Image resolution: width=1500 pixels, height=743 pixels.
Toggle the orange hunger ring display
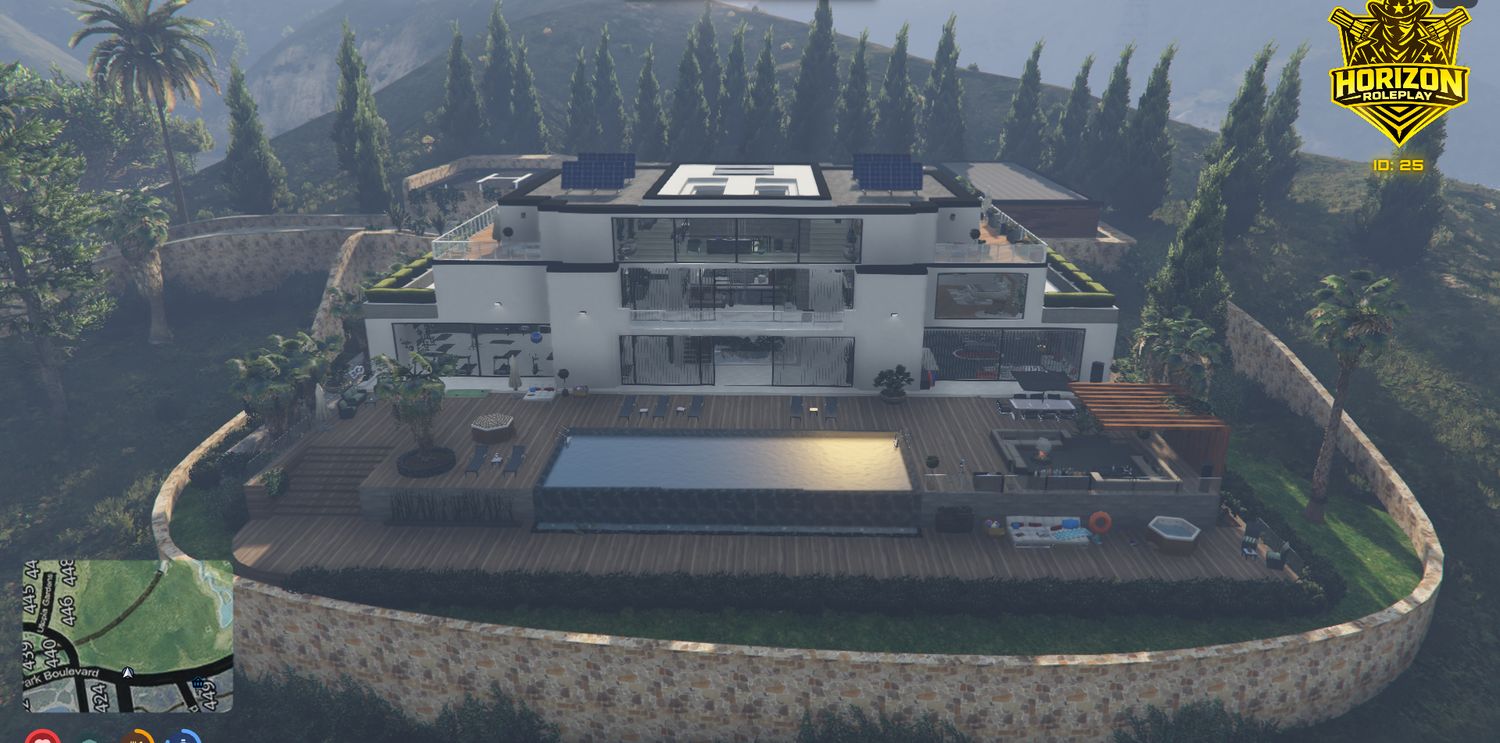(138, 740)
